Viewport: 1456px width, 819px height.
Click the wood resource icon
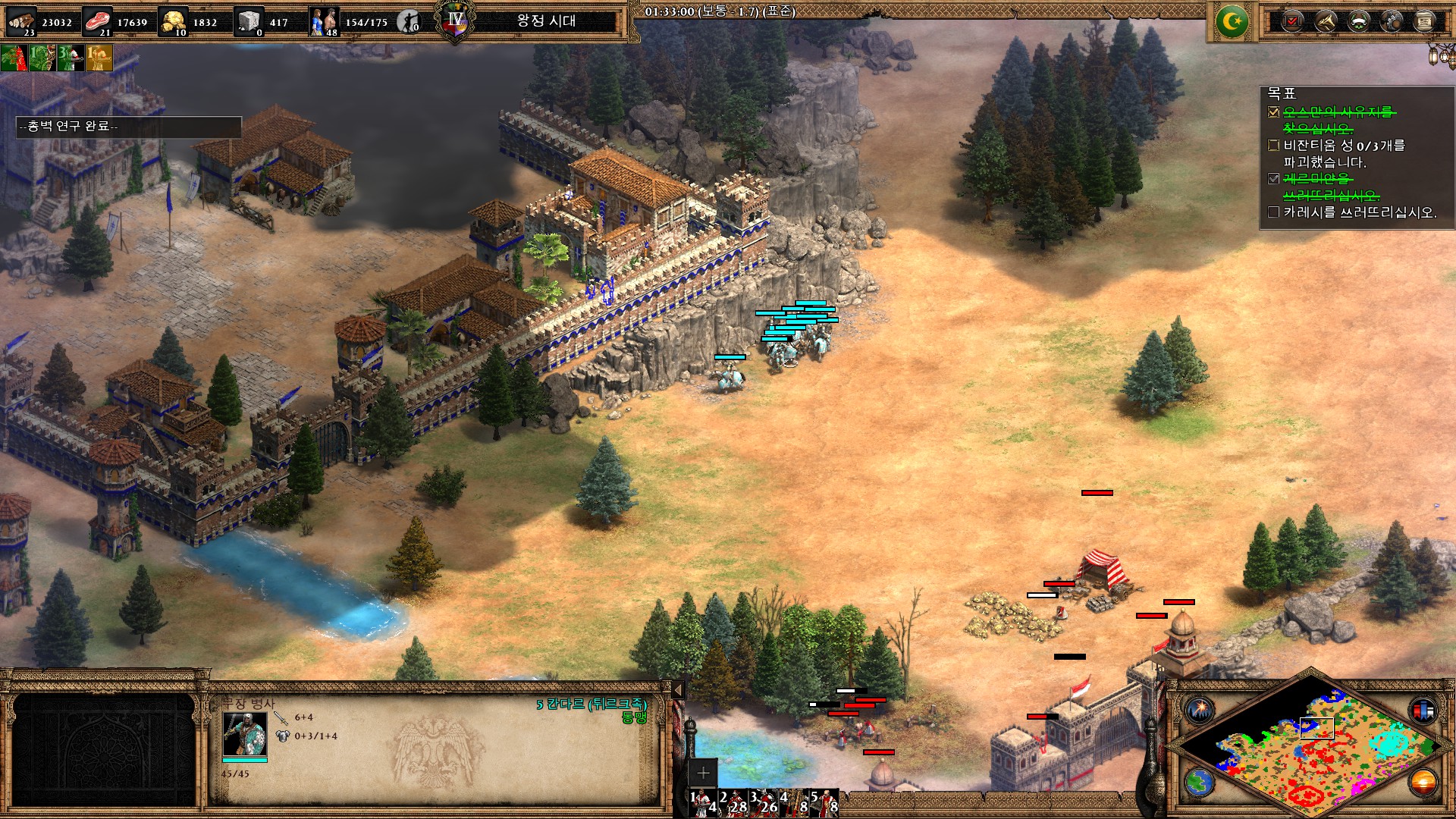tap(21, 20)
